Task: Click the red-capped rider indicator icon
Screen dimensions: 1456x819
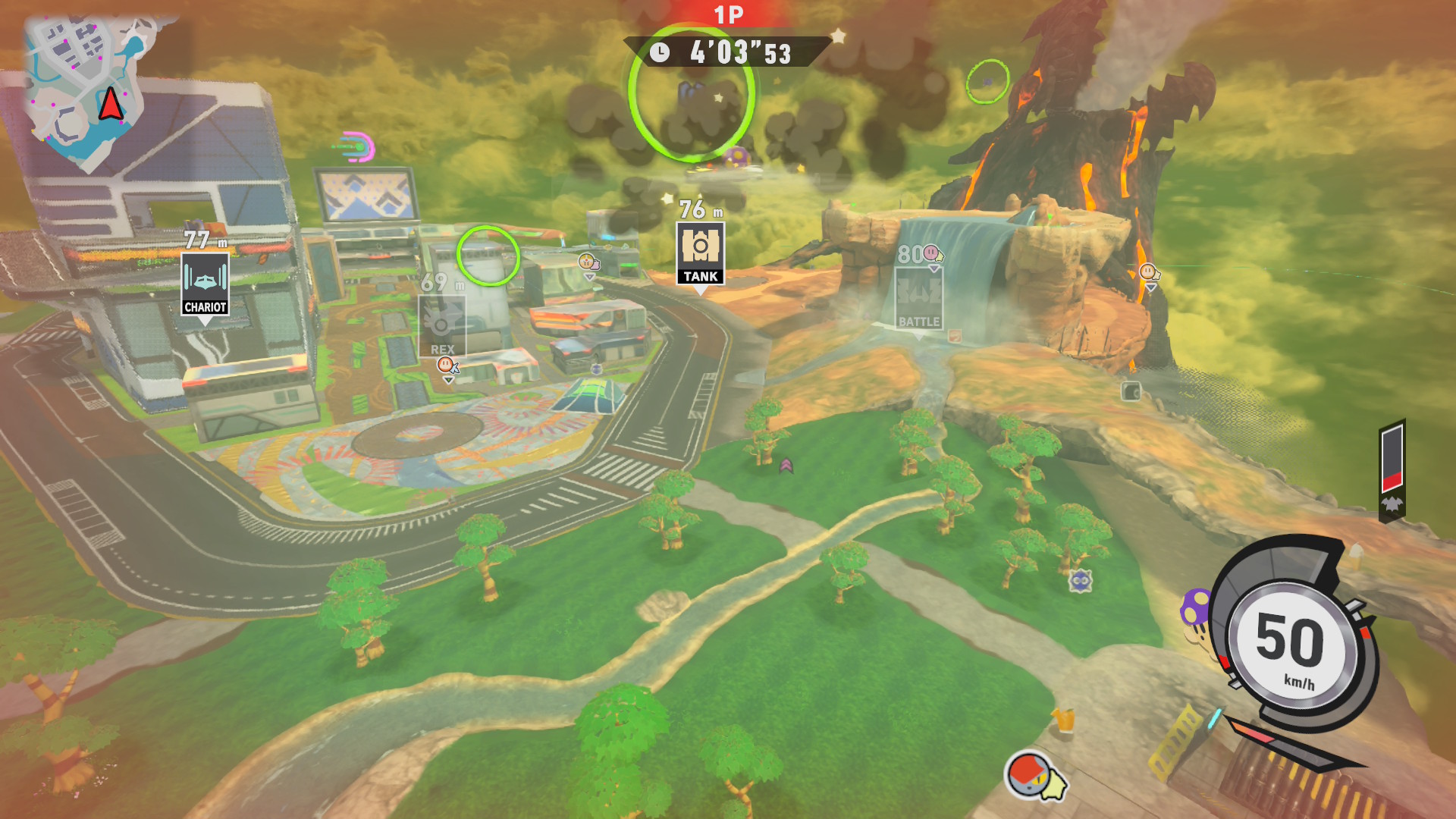Action: pos(1030,774)
